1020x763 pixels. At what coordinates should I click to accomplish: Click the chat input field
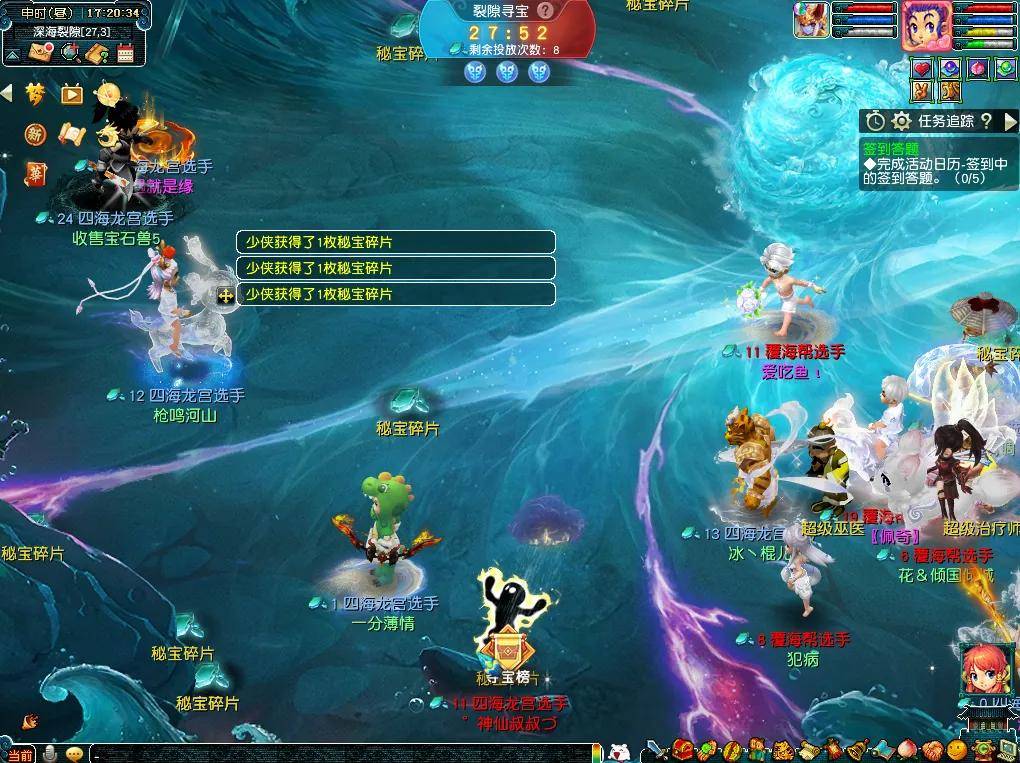click(340, 753)
